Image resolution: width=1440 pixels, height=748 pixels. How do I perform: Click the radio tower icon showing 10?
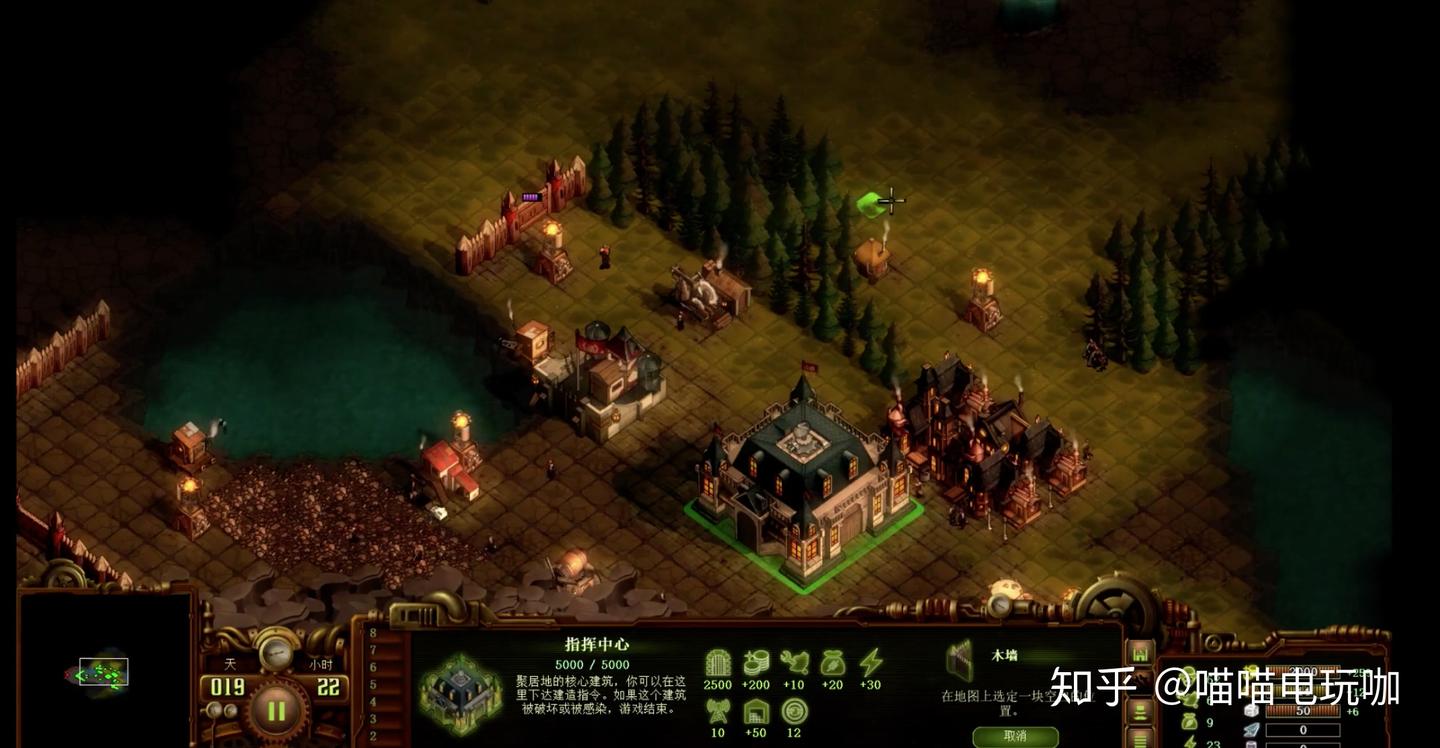pyautogui.click(x=718, y=712)
